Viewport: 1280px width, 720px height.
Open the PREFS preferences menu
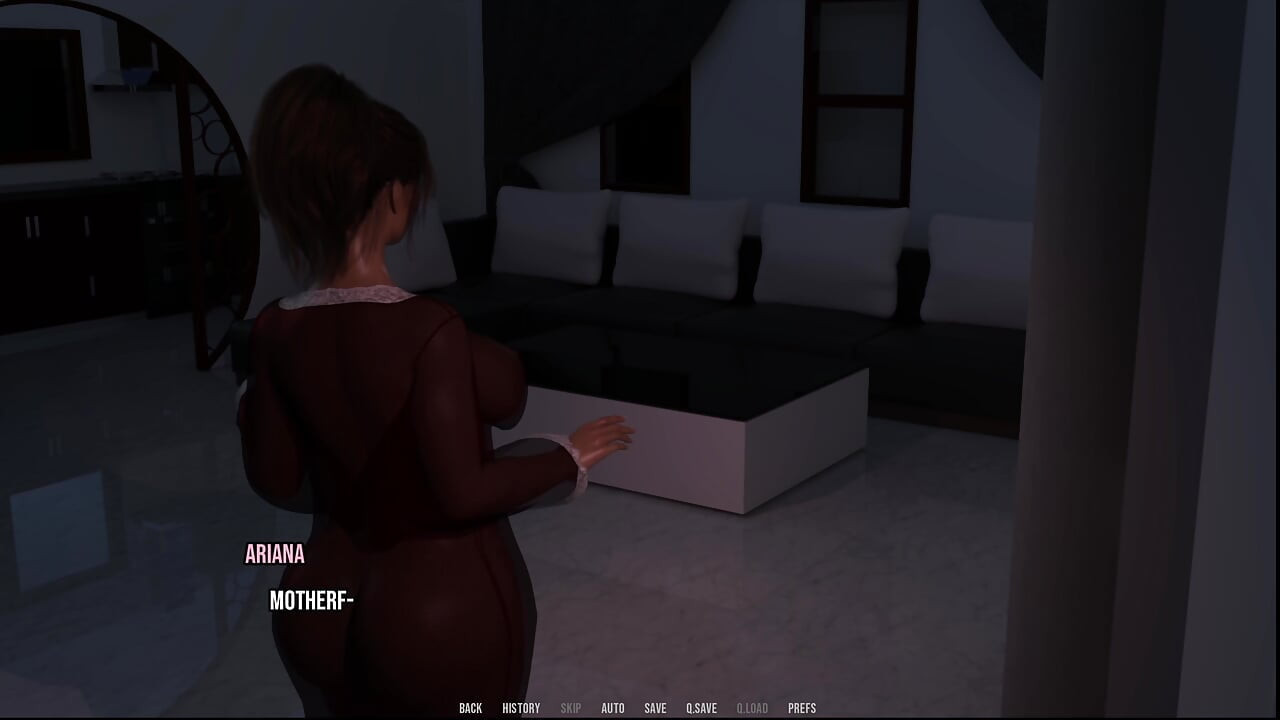tap(802, 707)
